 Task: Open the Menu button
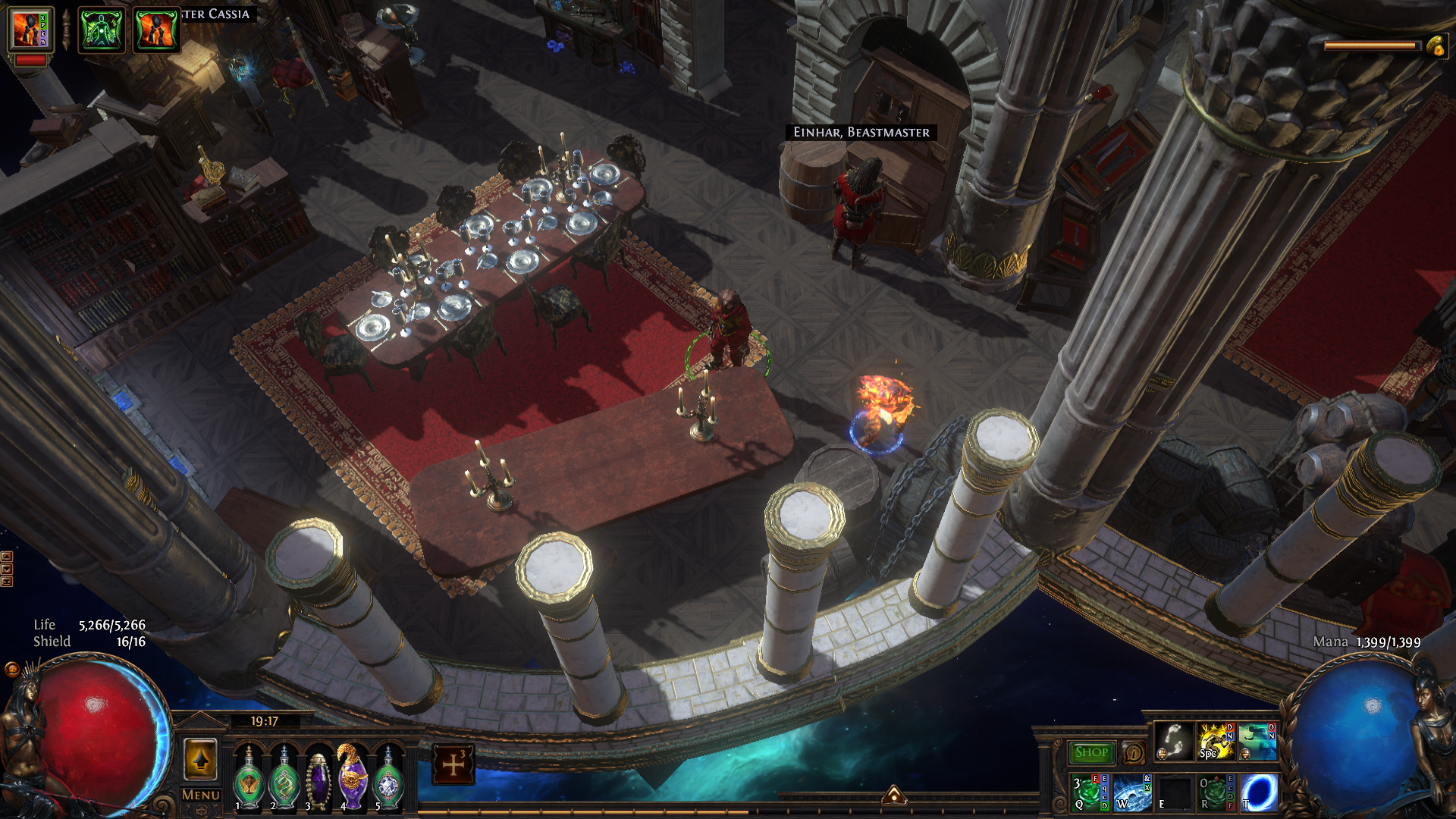[x=200, y=795]
